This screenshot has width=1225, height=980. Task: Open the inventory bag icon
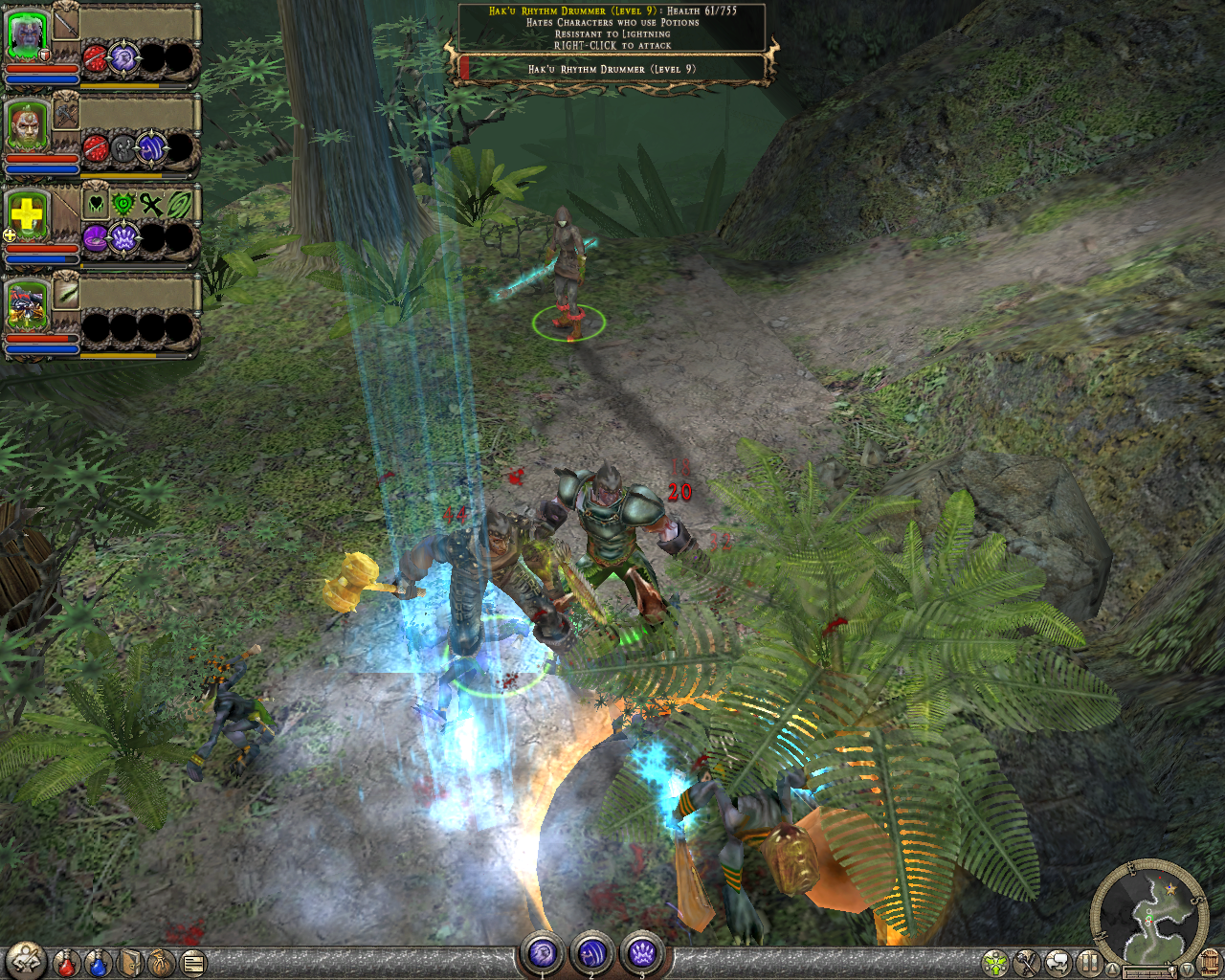click(x=161, y=963)
